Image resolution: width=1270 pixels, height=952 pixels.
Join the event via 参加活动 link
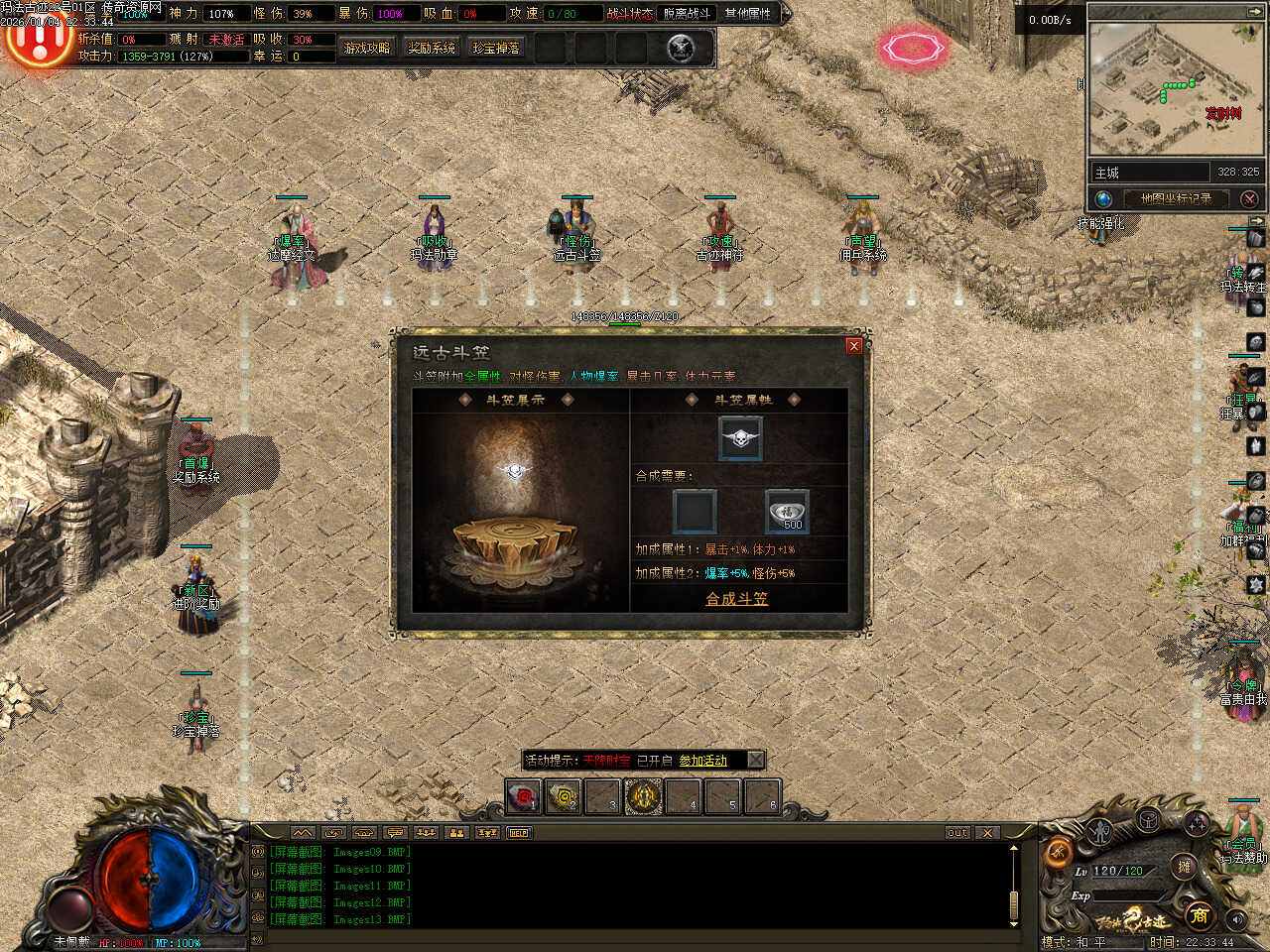(702, 761)
